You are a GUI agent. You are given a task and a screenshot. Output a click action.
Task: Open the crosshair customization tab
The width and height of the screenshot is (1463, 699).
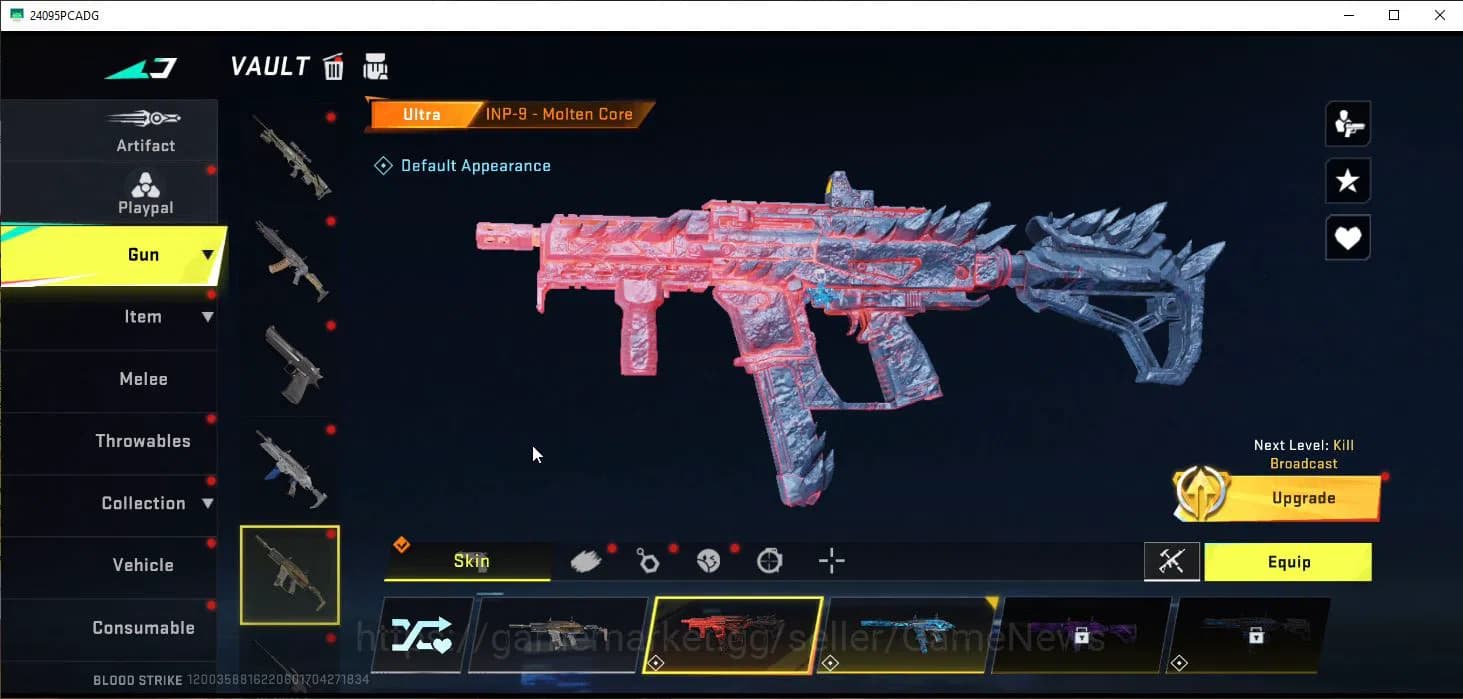click(831, 561)
